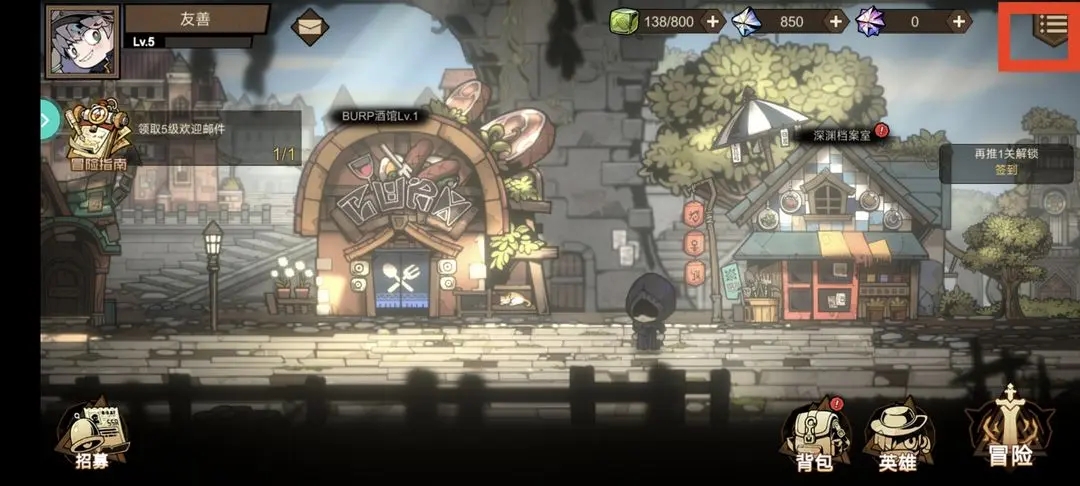Tap the 签到 sign-in unlock panel
The width and height of the screenshot is (1080, 486).
coord(1006,162)
